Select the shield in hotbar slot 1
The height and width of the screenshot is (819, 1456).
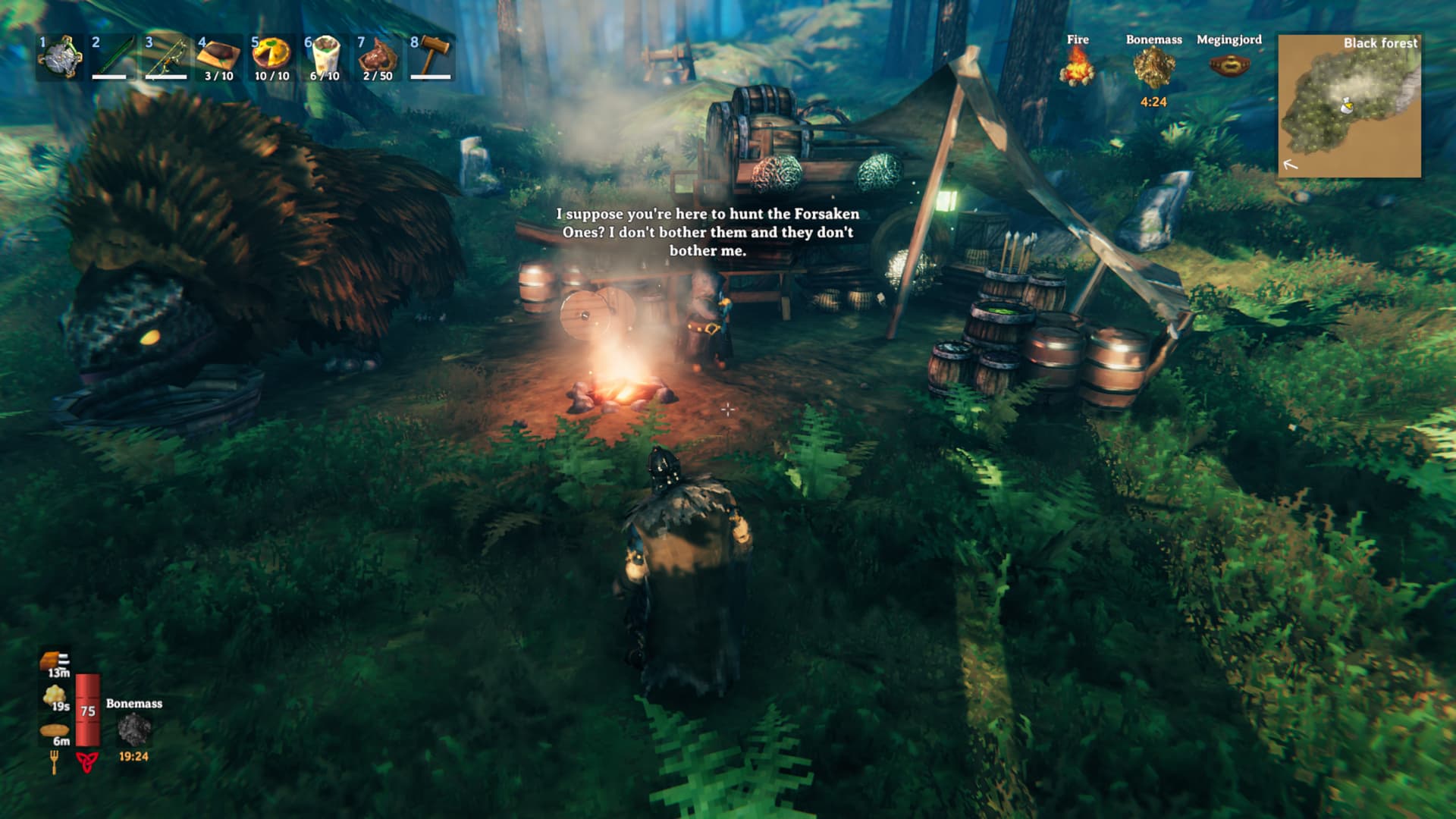click(x=60, y=57)
